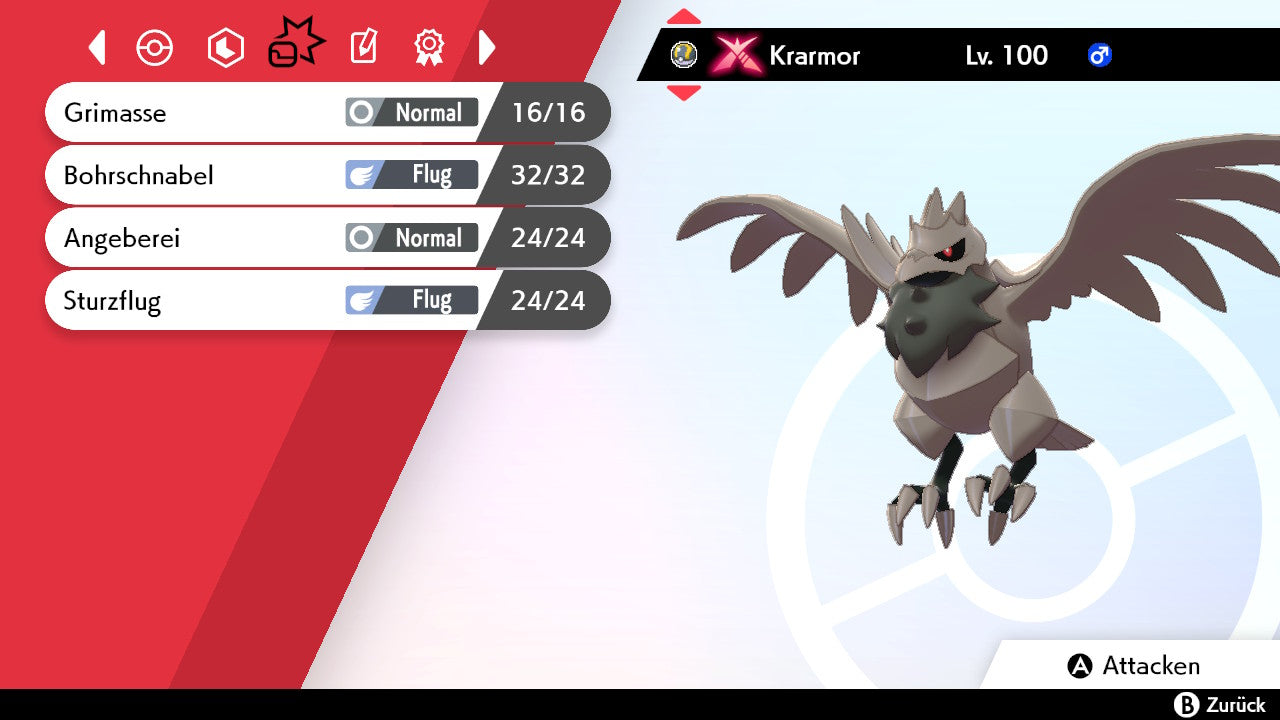Show the moves tab with burst icon
The image size is (1280, 720).
click(x=295, y=45)
